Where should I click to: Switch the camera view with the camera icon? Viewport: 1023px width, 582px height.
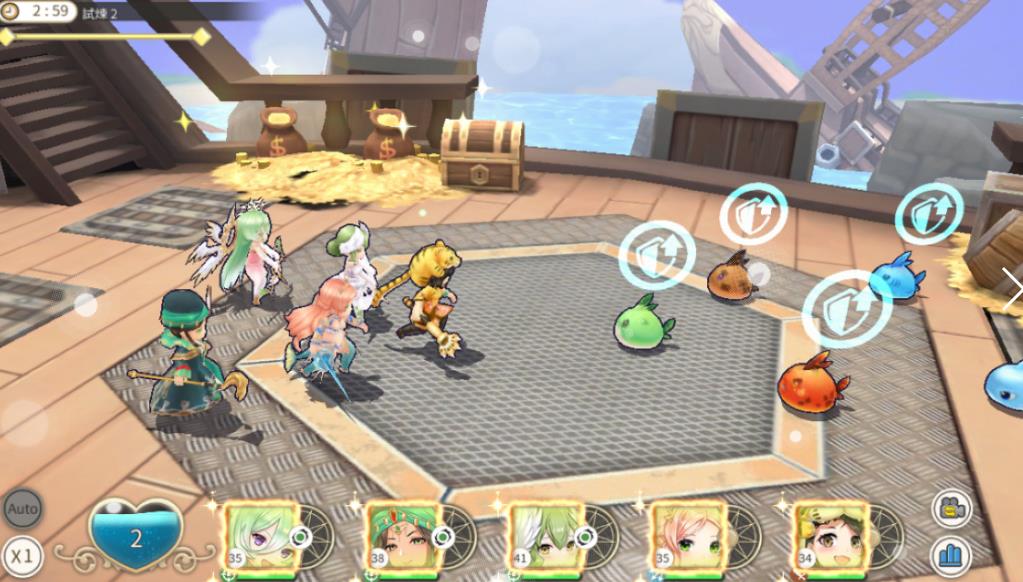pyautogui.click(x=951, y=509)
